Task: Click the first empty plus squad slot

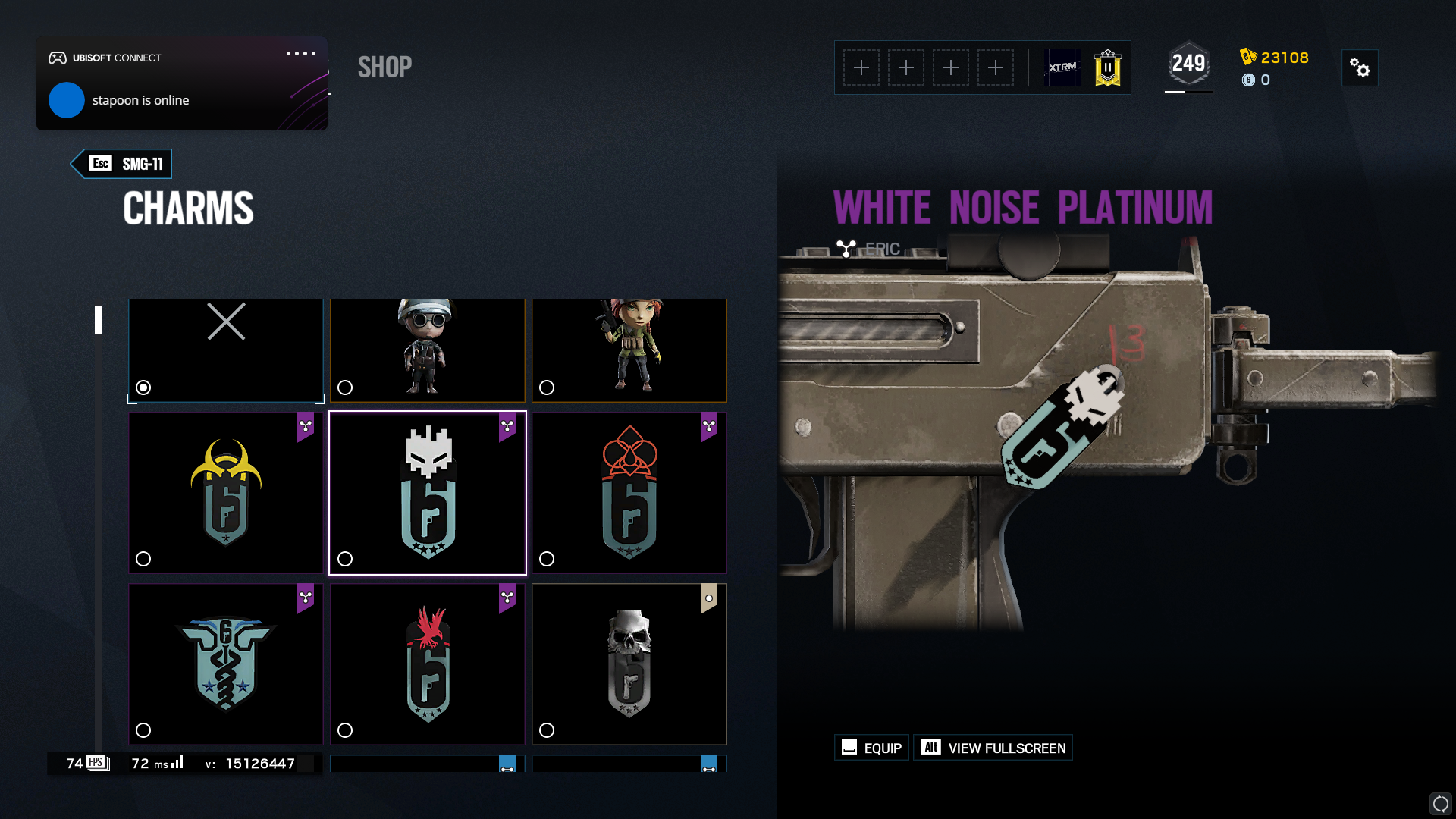Action: 862,67
